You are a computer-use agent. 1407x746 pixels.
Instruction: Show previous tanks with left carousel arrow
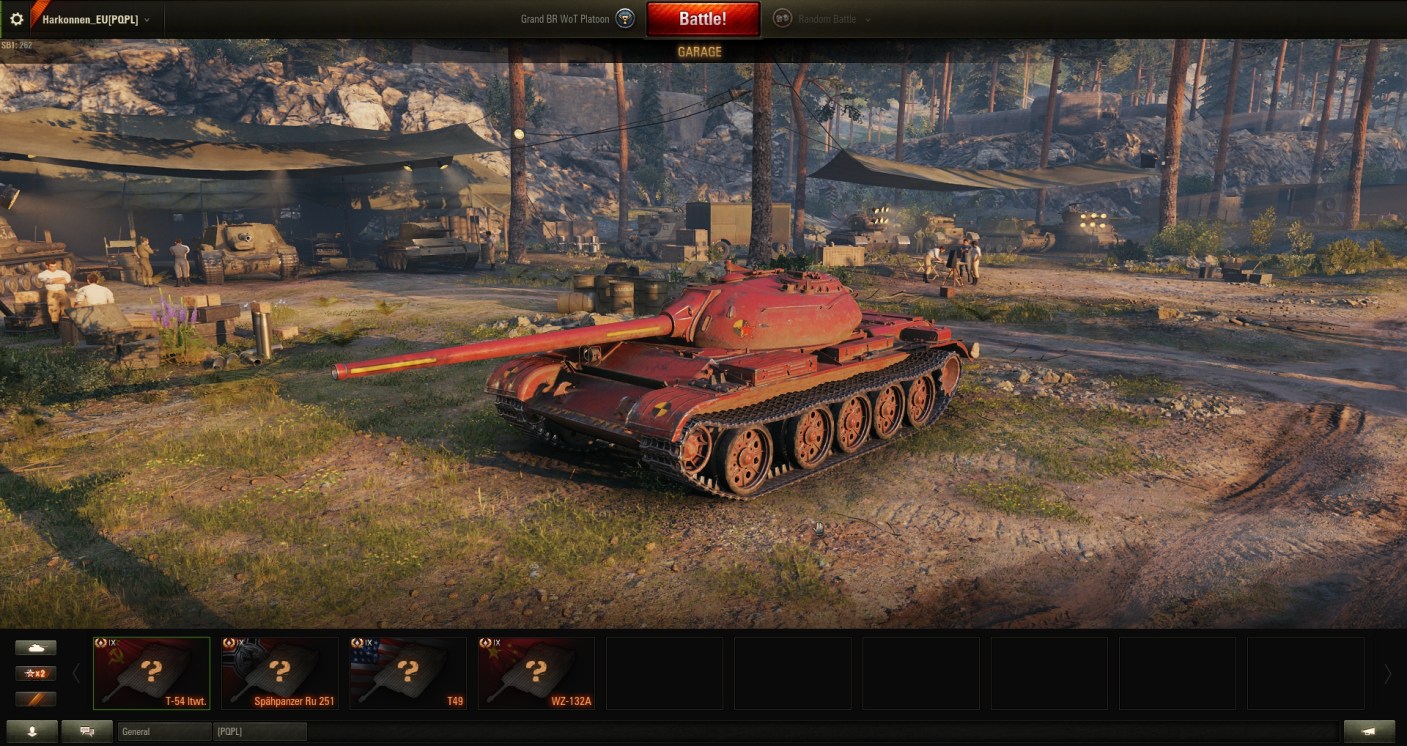(76, 674)
